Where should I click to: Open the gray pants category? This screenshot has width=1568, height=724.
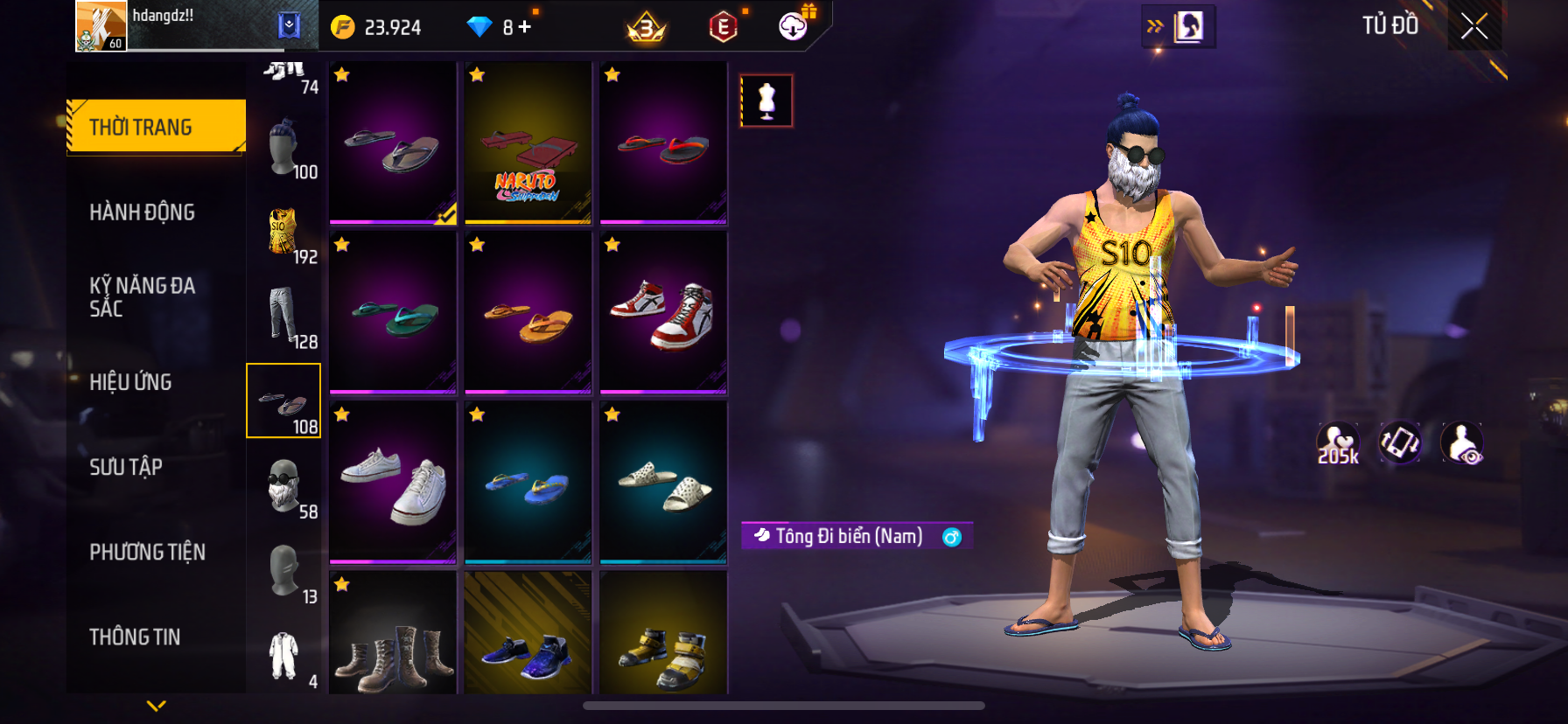(283, 317)
